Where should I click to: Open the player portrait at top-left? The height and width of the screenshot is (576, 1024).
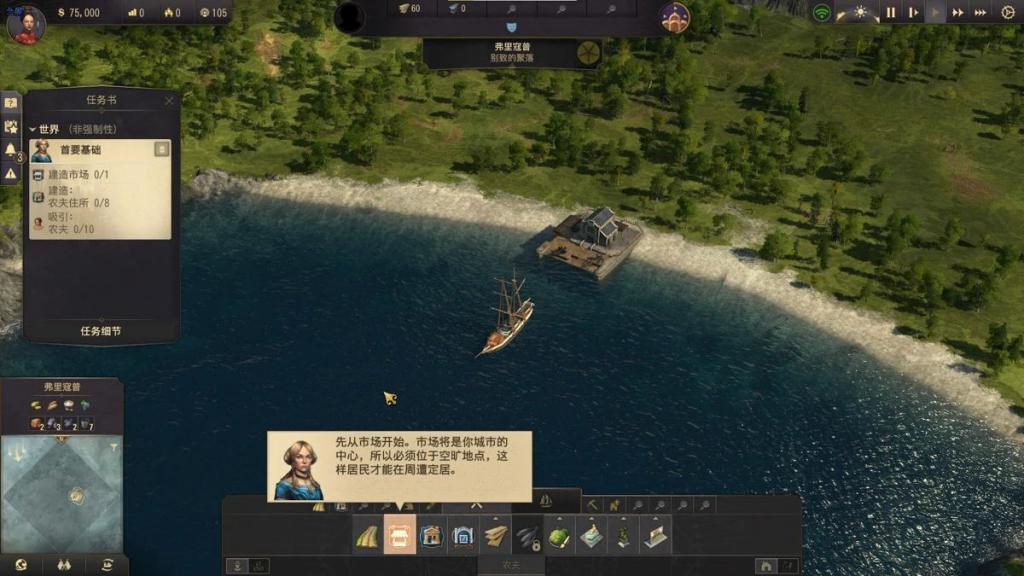(x=26, y=24)
